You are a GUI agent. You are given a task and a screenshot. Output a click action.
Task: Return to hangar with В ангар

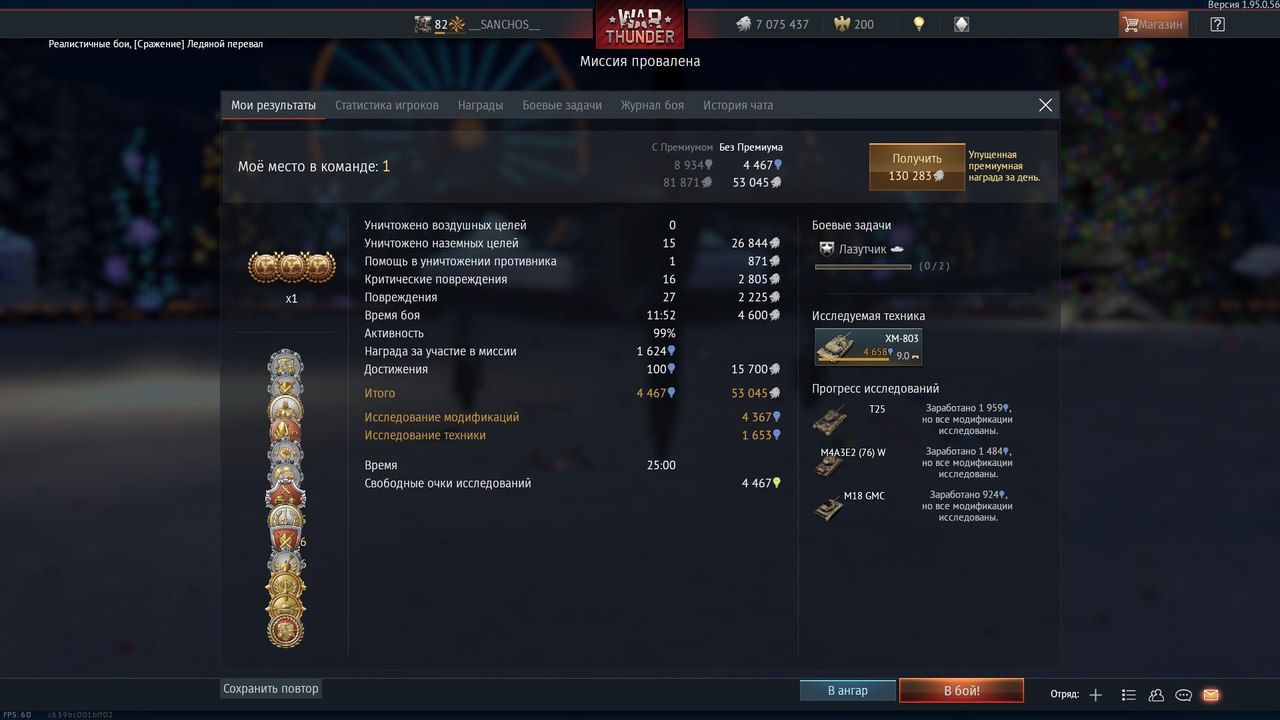(847, 691)
